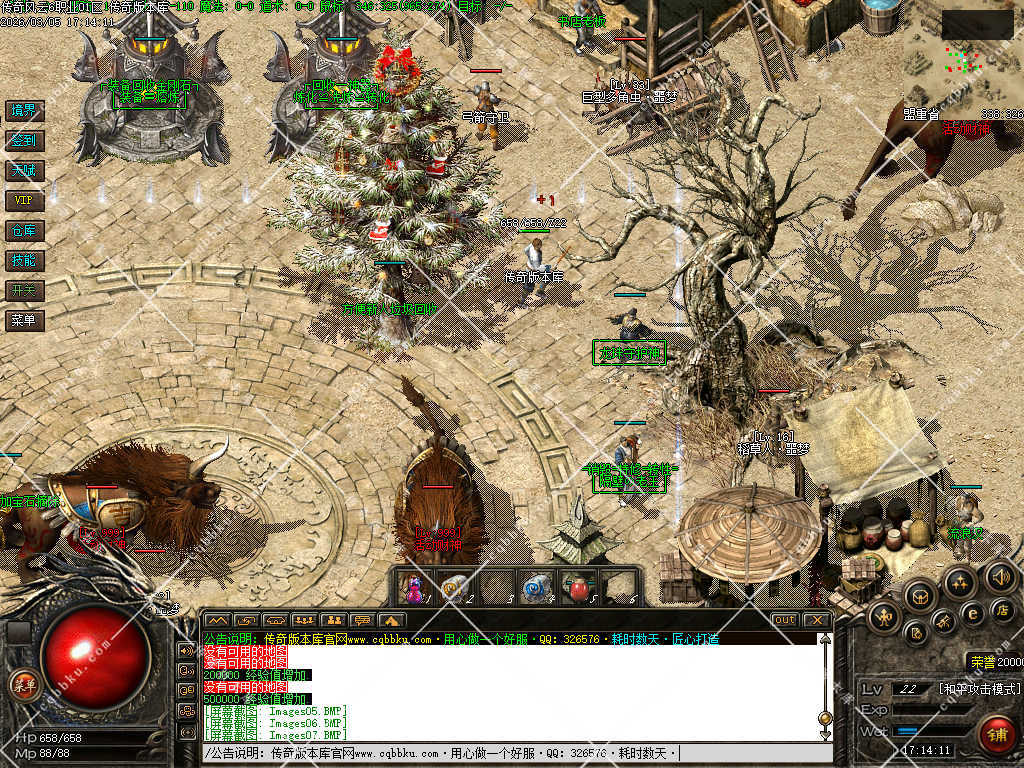The height and width of the screenshot is (768, 1024).
Task: Use the red potion in belt slot 5
Action: (578, 588)
